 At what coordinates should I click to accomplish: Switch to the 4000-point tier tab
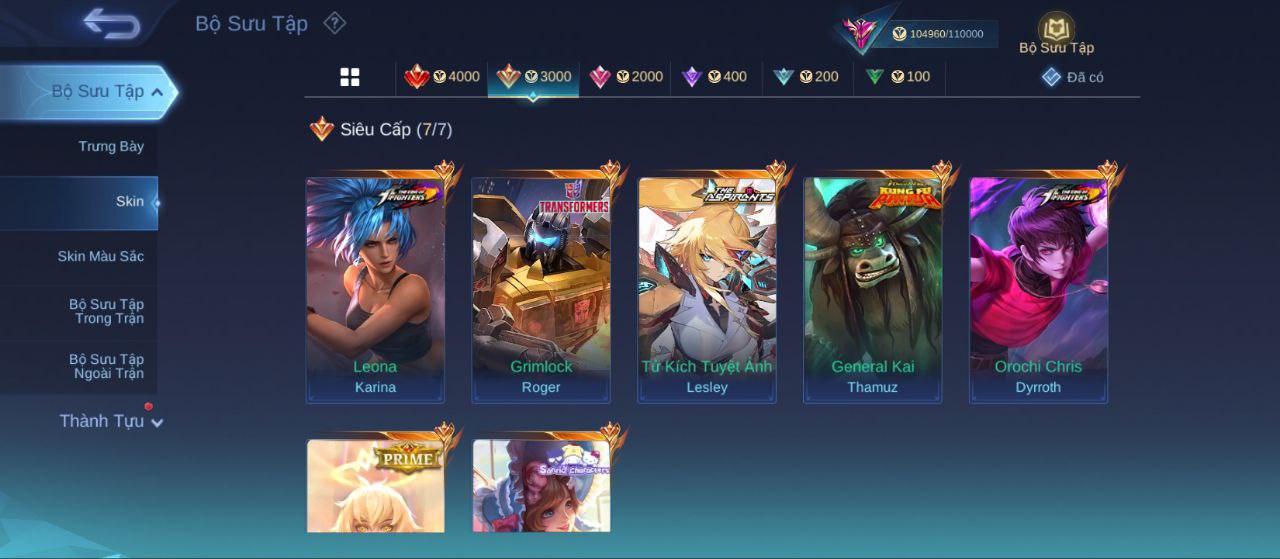click(x=442, y=77)
